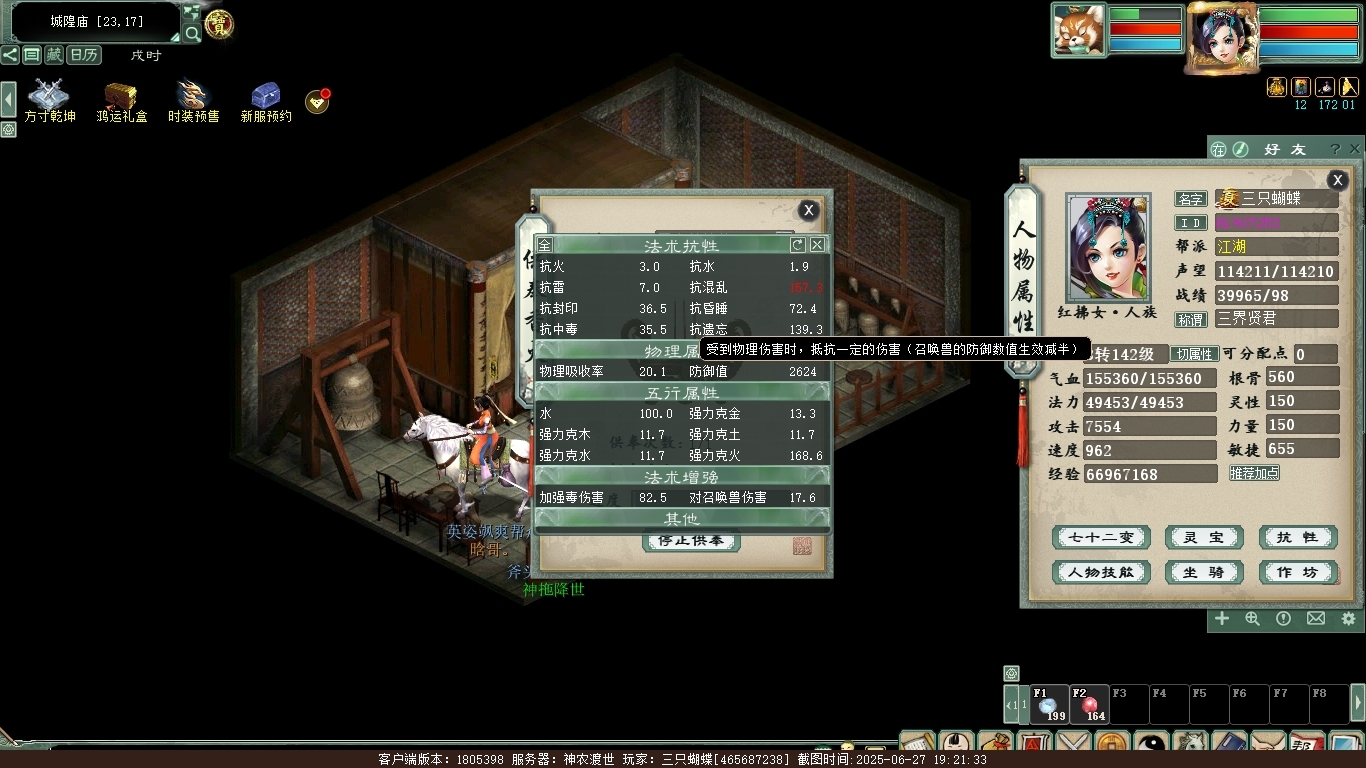Show the 抗性 resistances panel
The height and width of the screenshot is (768, 1366).
click(x=1298, y=538)
